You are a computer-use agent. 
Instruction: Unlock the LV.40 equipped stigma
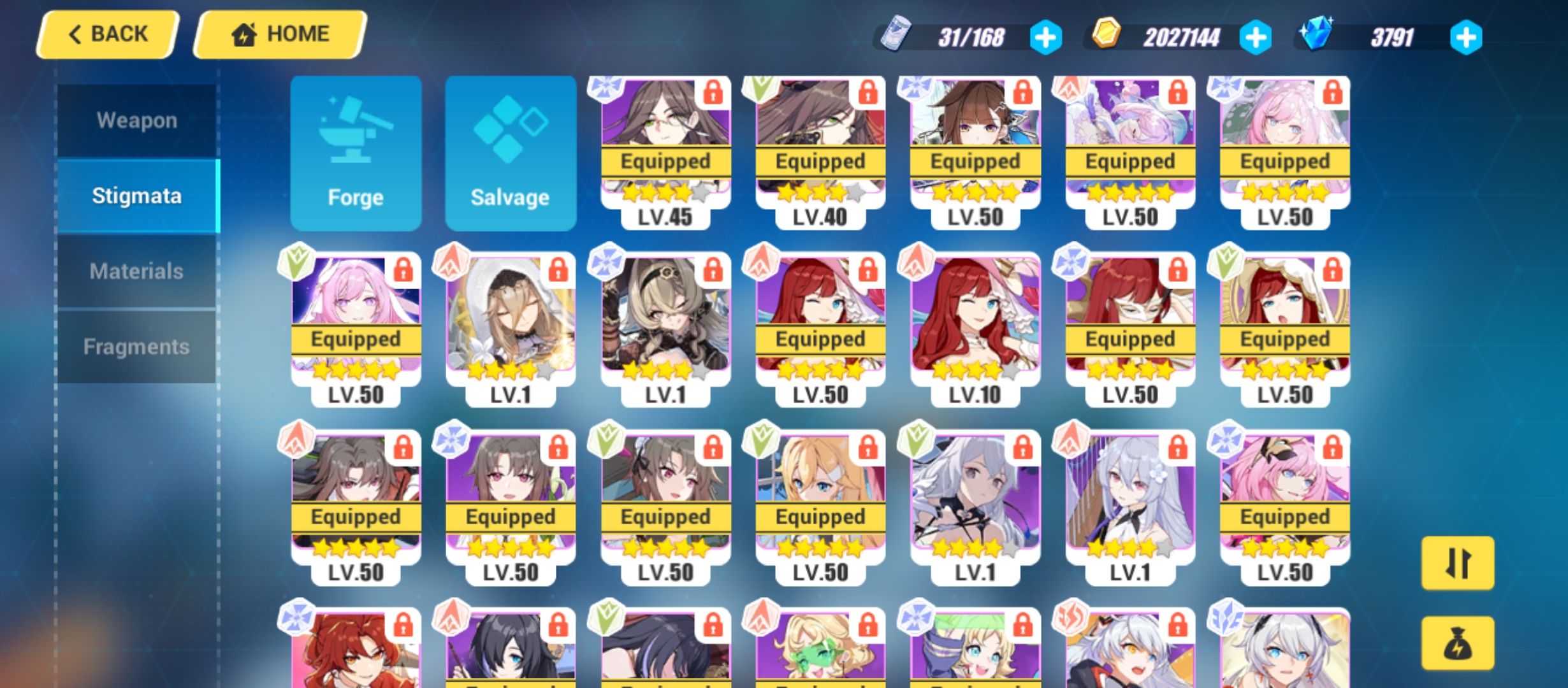pyautogui.click(x=868, y=92)
